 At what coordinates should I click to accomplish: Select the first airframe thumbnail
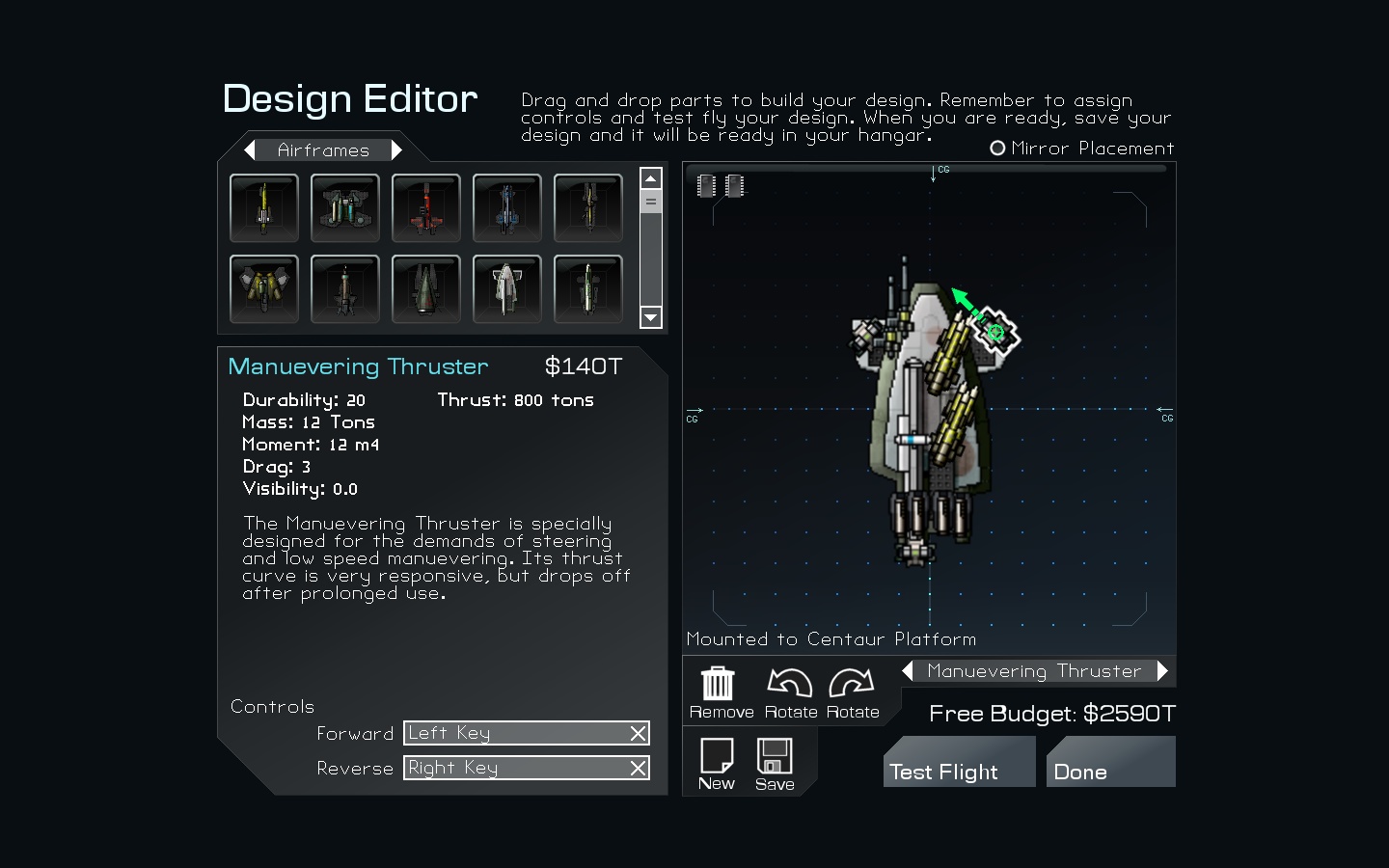[x=264, y=207]
